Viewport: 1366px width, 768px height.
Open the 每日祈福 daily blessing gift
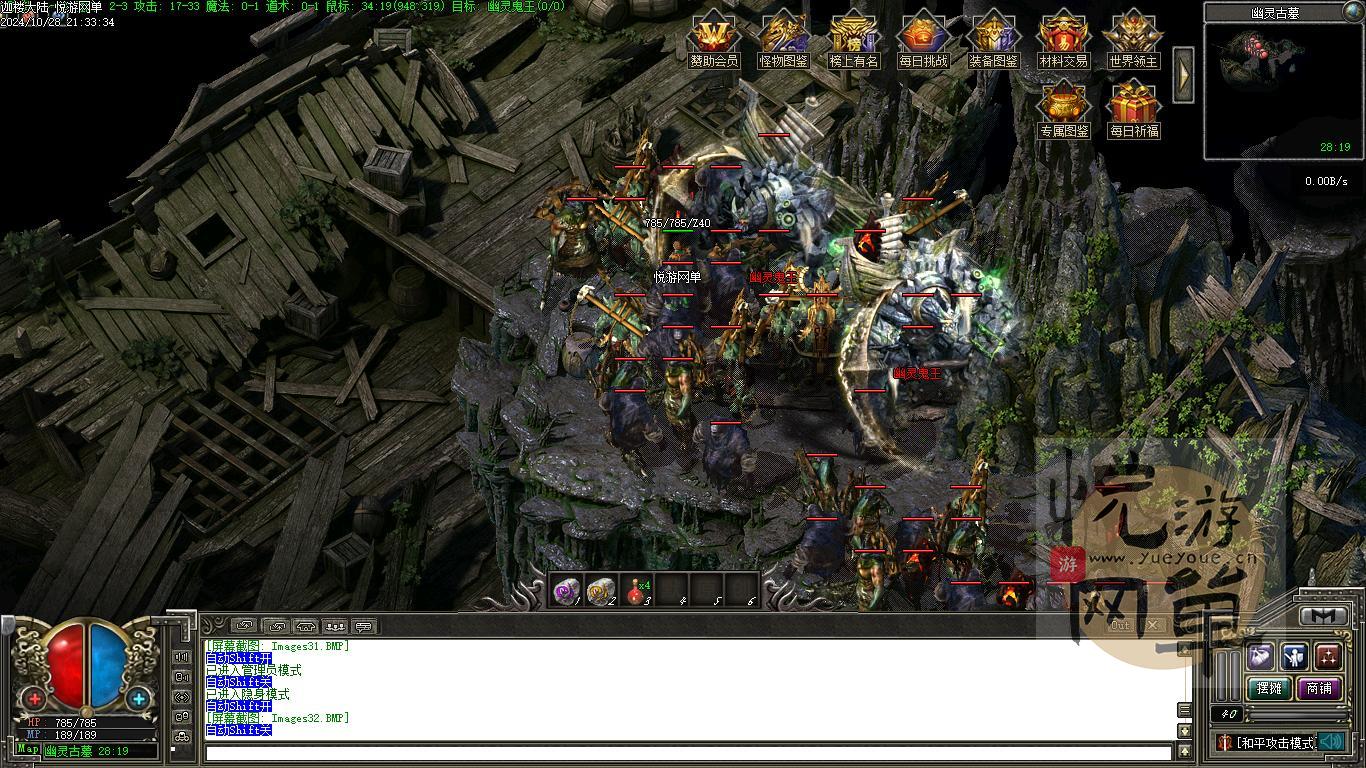coord(1133,110)
